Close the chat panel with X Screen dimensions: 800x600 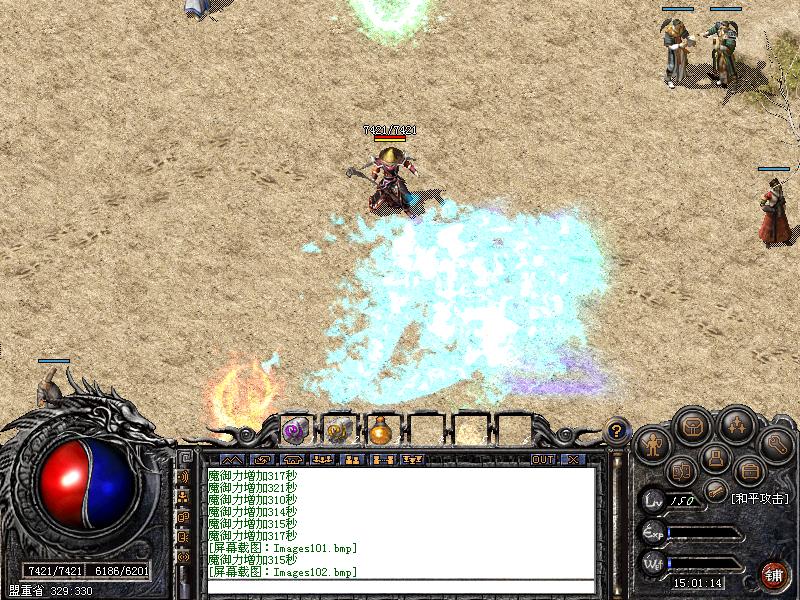click(x=573, y=460)
